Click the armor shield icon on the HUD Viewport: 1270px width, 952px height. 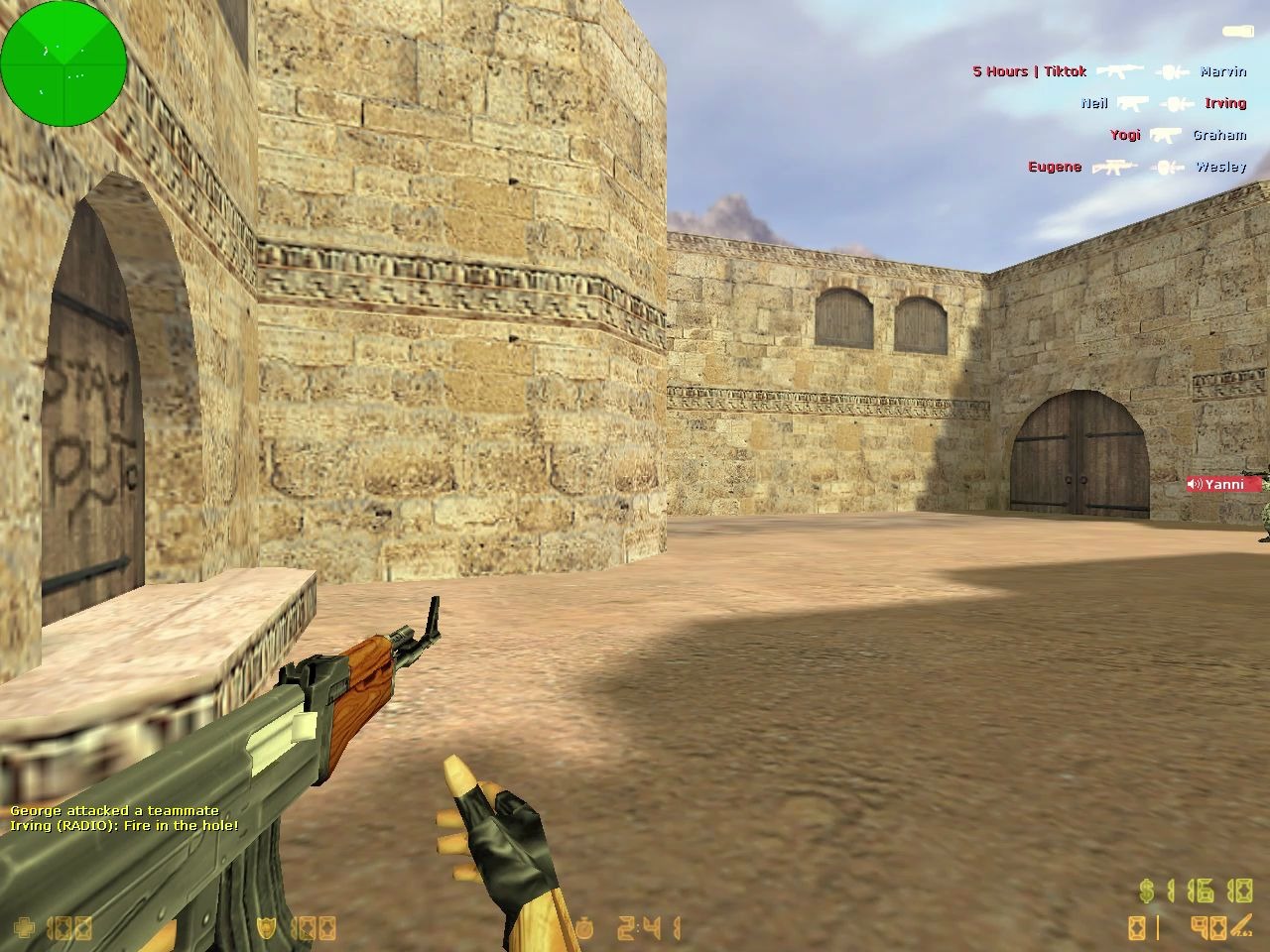tap(266, 929)
